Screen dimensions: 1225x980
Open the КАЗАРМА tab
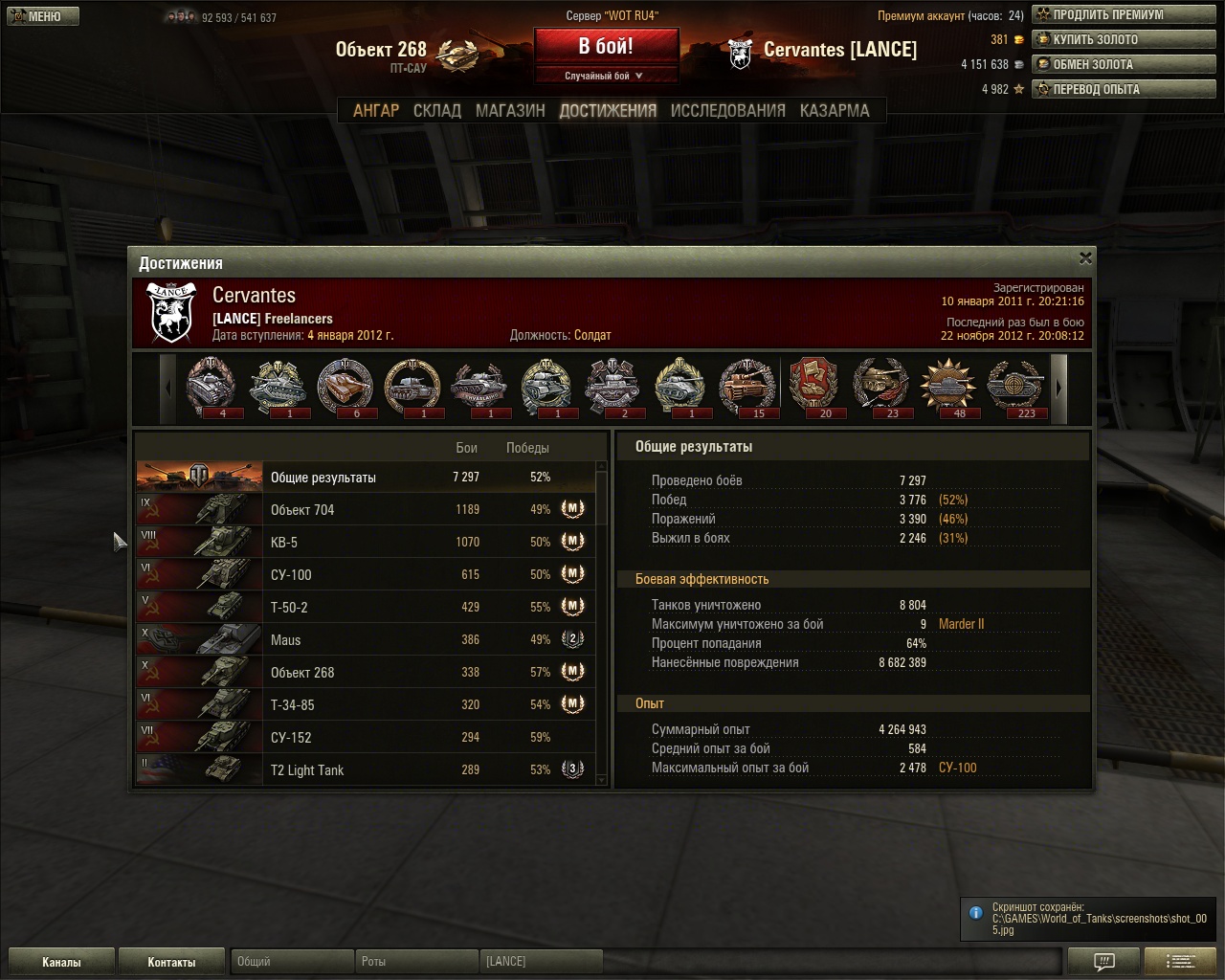pyautogui.click(x=835, y=111)
